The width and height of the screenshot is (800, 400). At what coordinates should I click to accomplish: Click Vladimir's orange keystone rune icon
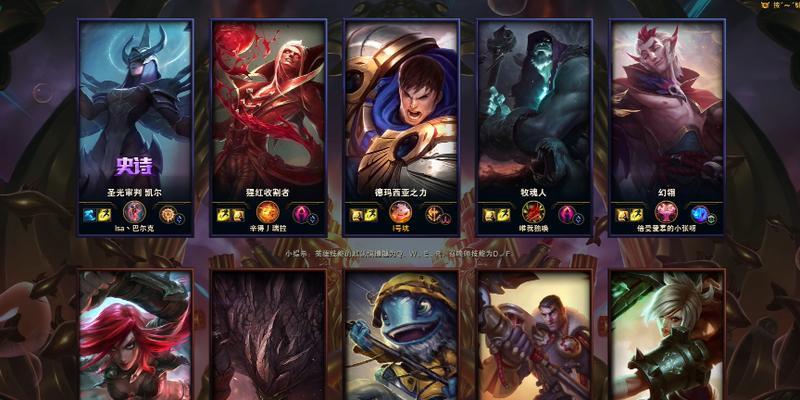(x=267, y=212)
